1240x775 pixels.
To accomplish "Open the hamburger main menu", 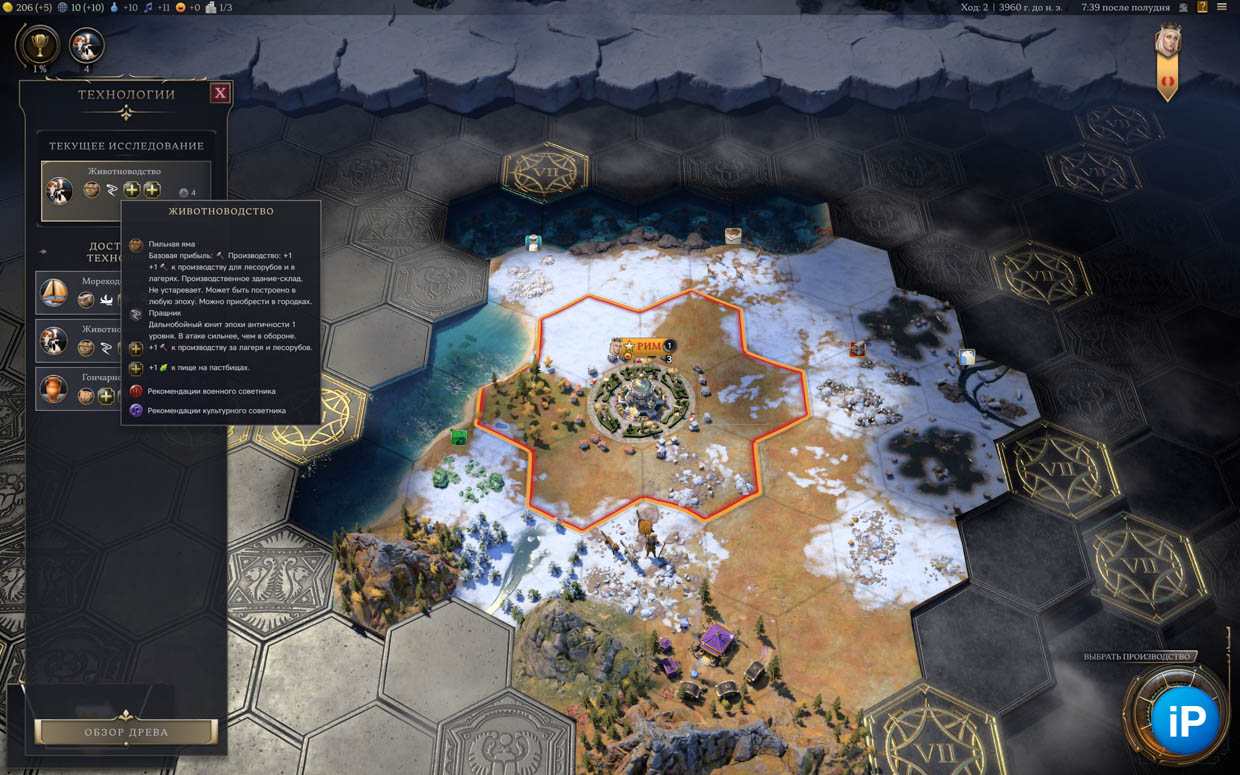I will pyautogui.click(x=1222, y=7).
